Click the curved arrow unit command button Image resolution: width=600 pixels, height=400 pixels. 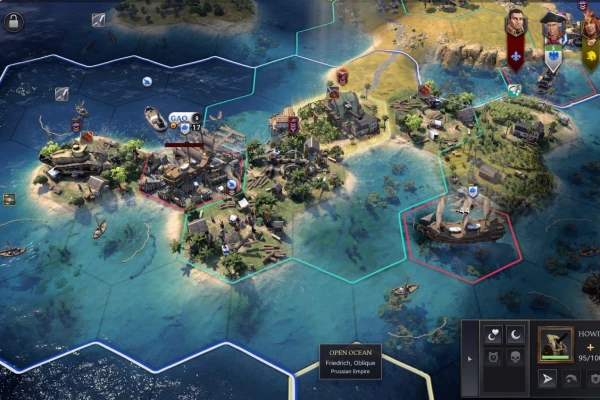coord(572,379)
